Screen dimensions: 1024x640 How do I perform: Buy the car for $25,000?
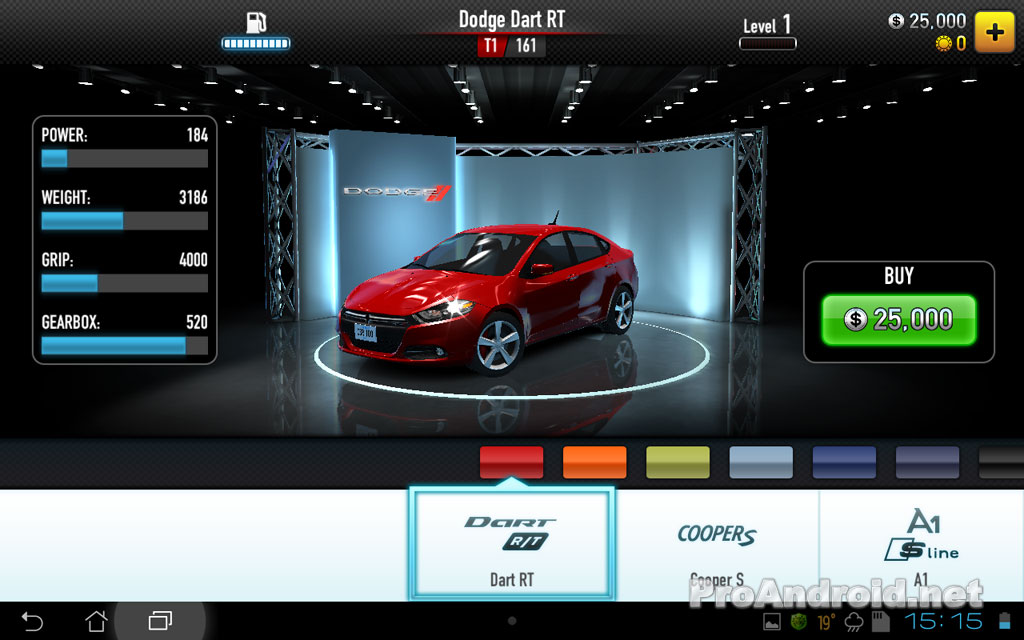898,320
